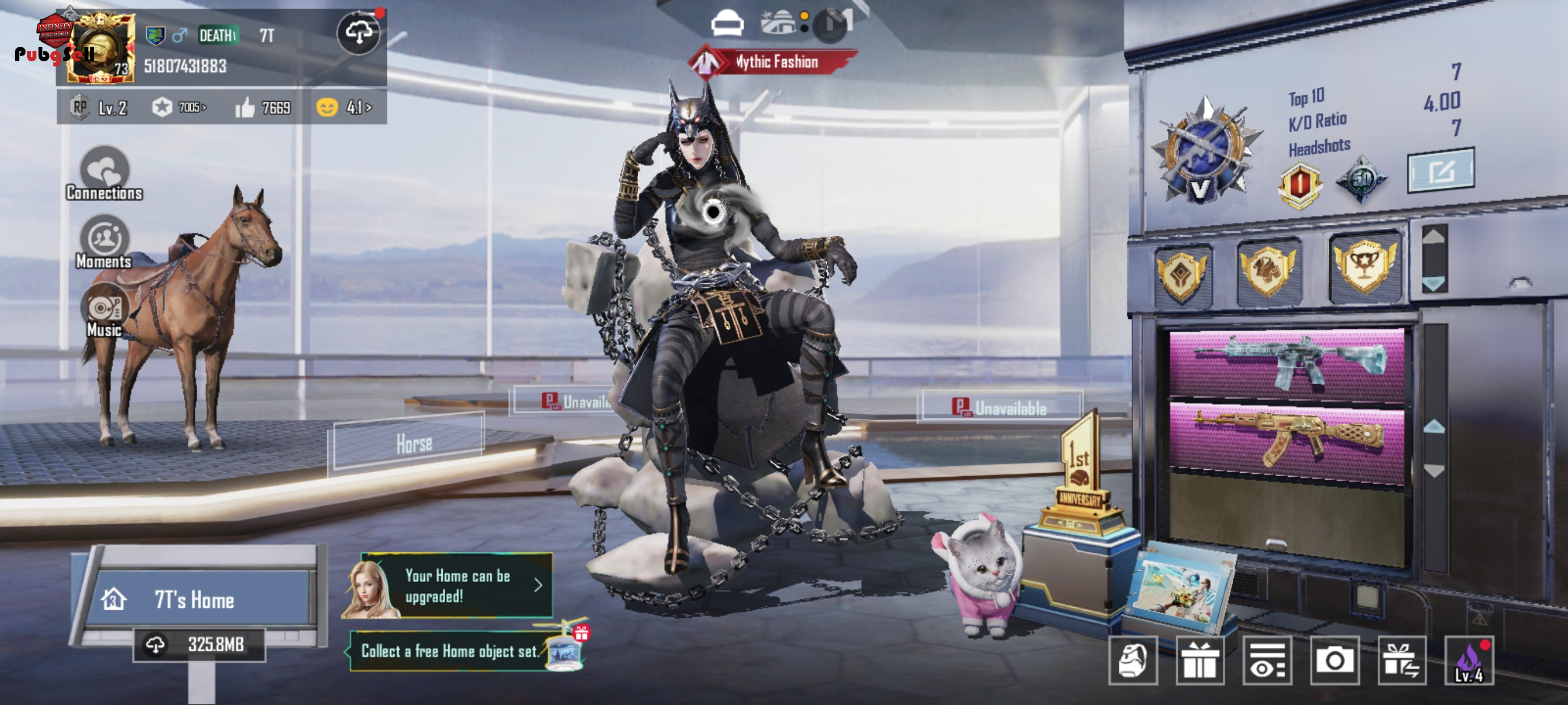1568x705 pixels.
Task: Open the Lv. 4 purple flame icon
Action: pos(1469,661)
